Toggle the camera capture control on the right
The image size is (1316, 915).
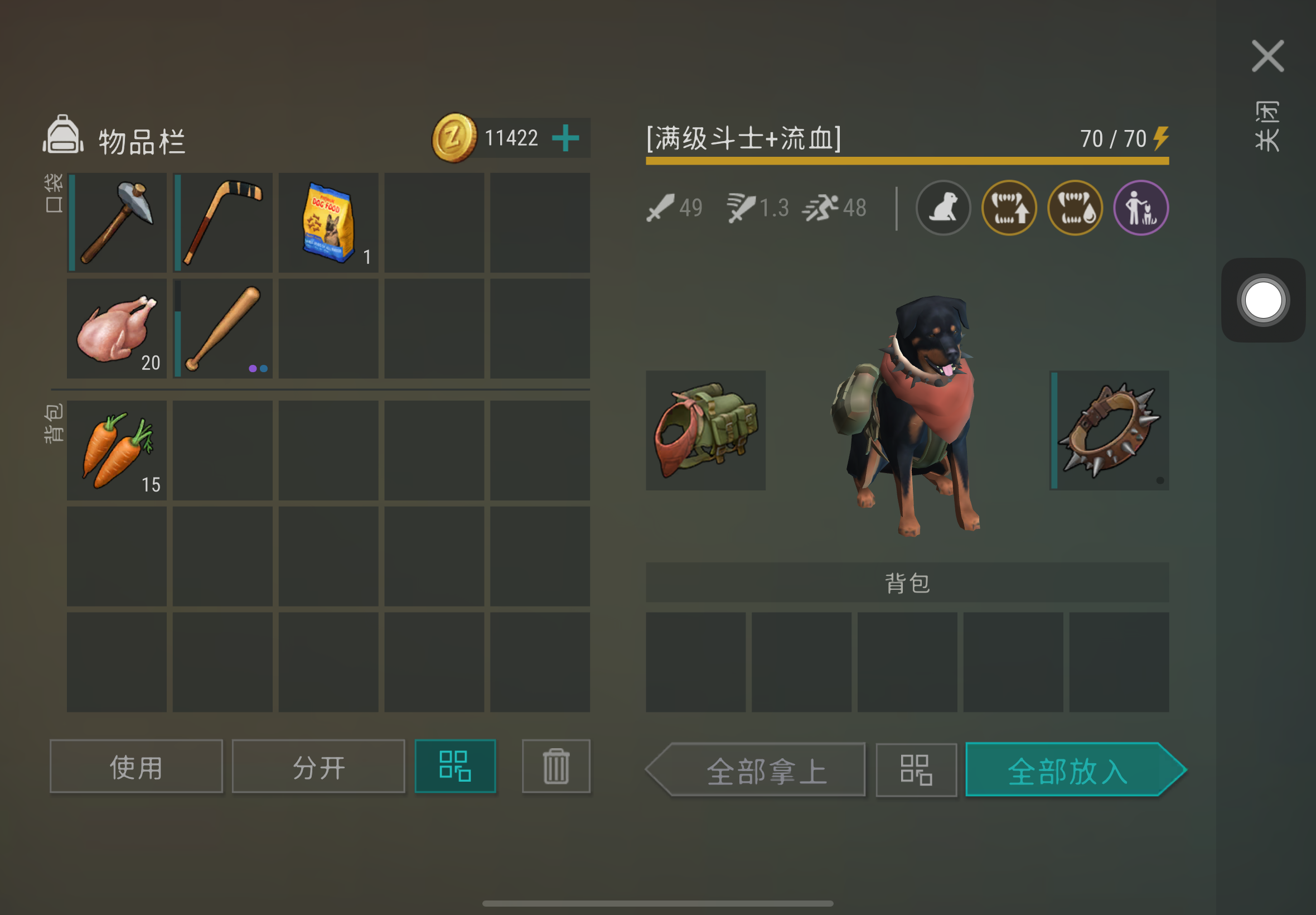[1262, 300]
